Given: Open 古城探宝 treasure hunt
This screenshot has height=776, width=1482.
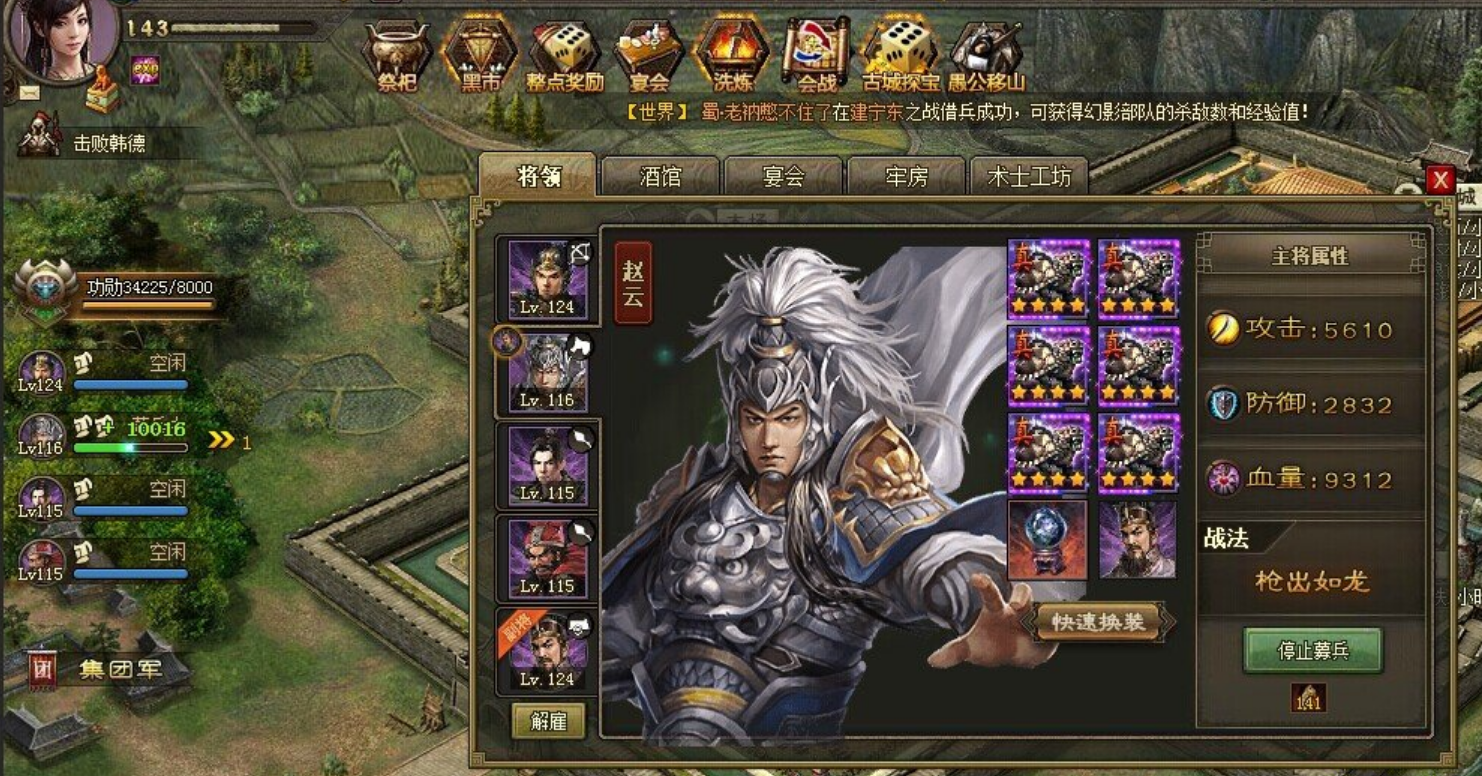Looking at the screenshot, I should click(x=901, y=55).
